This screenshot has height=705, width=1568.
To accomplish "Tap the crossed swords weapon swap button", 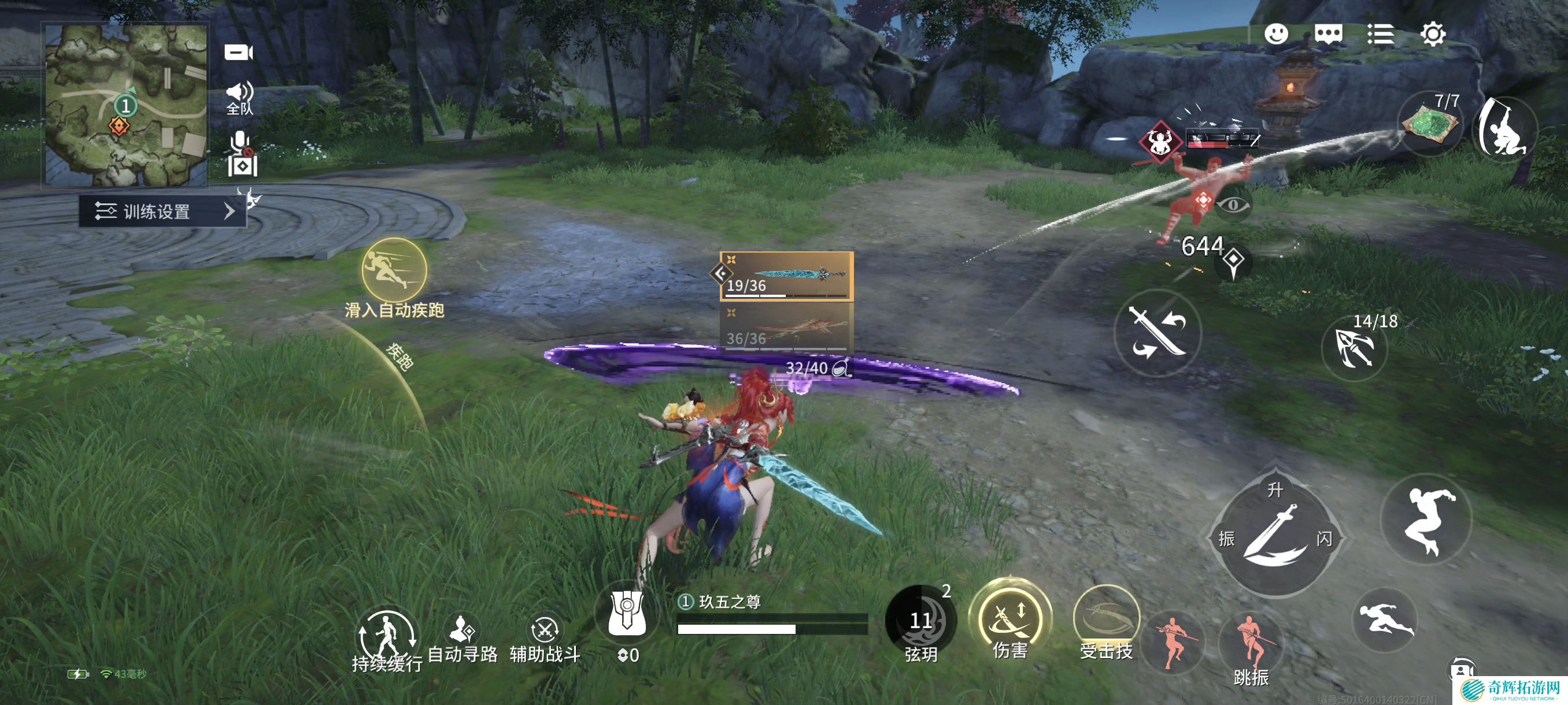I will point(1157,332).
